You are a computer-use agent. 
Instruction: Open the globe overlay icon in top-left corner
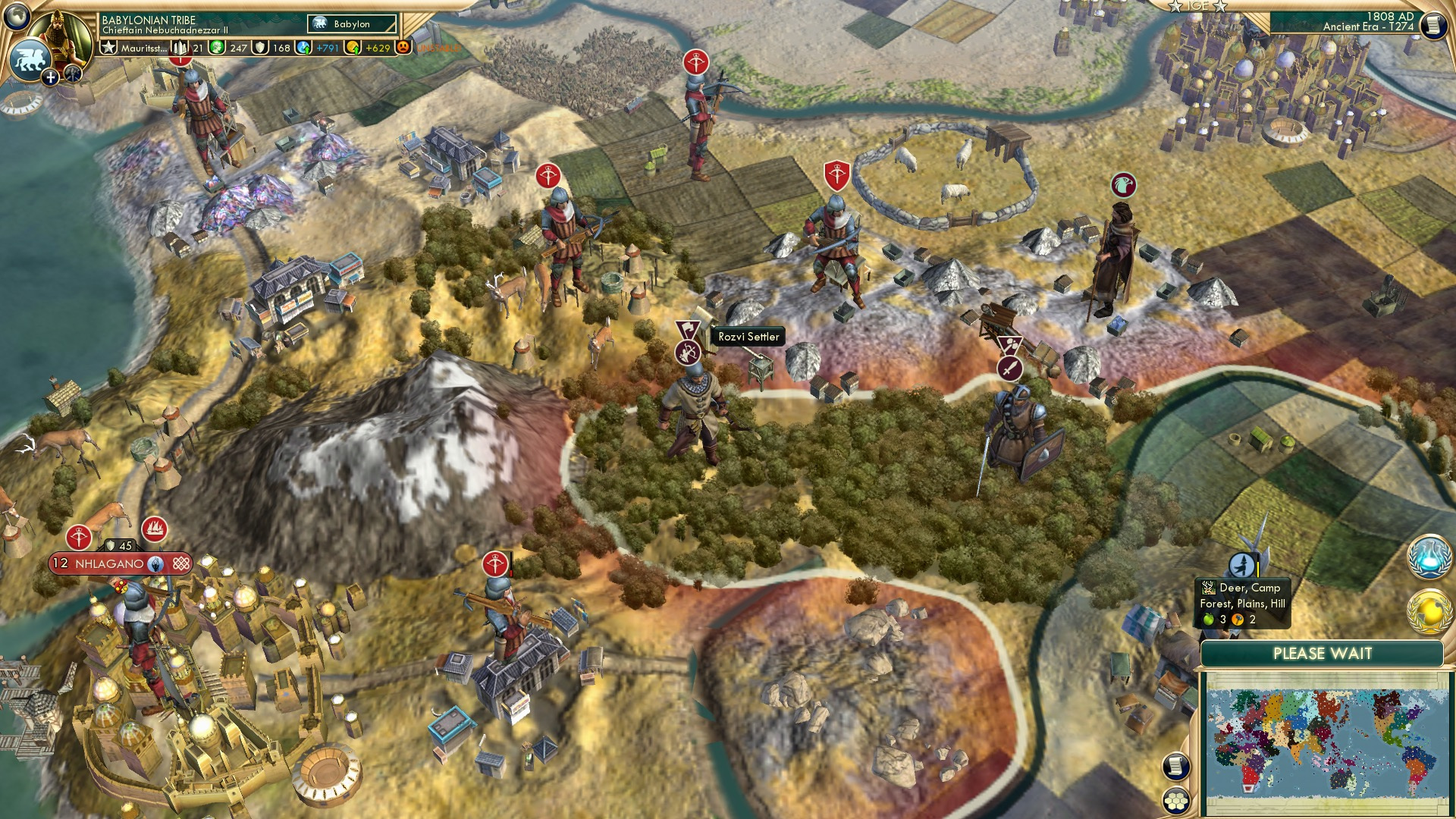click(x=17, y=17)
